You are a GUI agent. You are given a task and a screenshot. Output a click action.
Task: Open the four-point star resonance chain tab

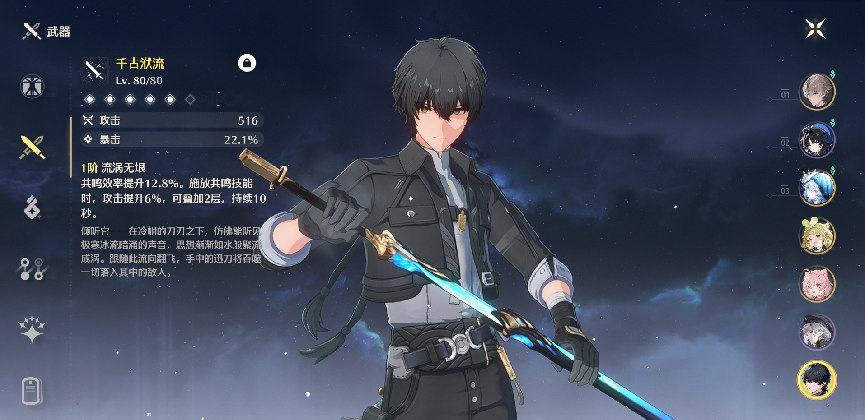(x=32, y=329)
